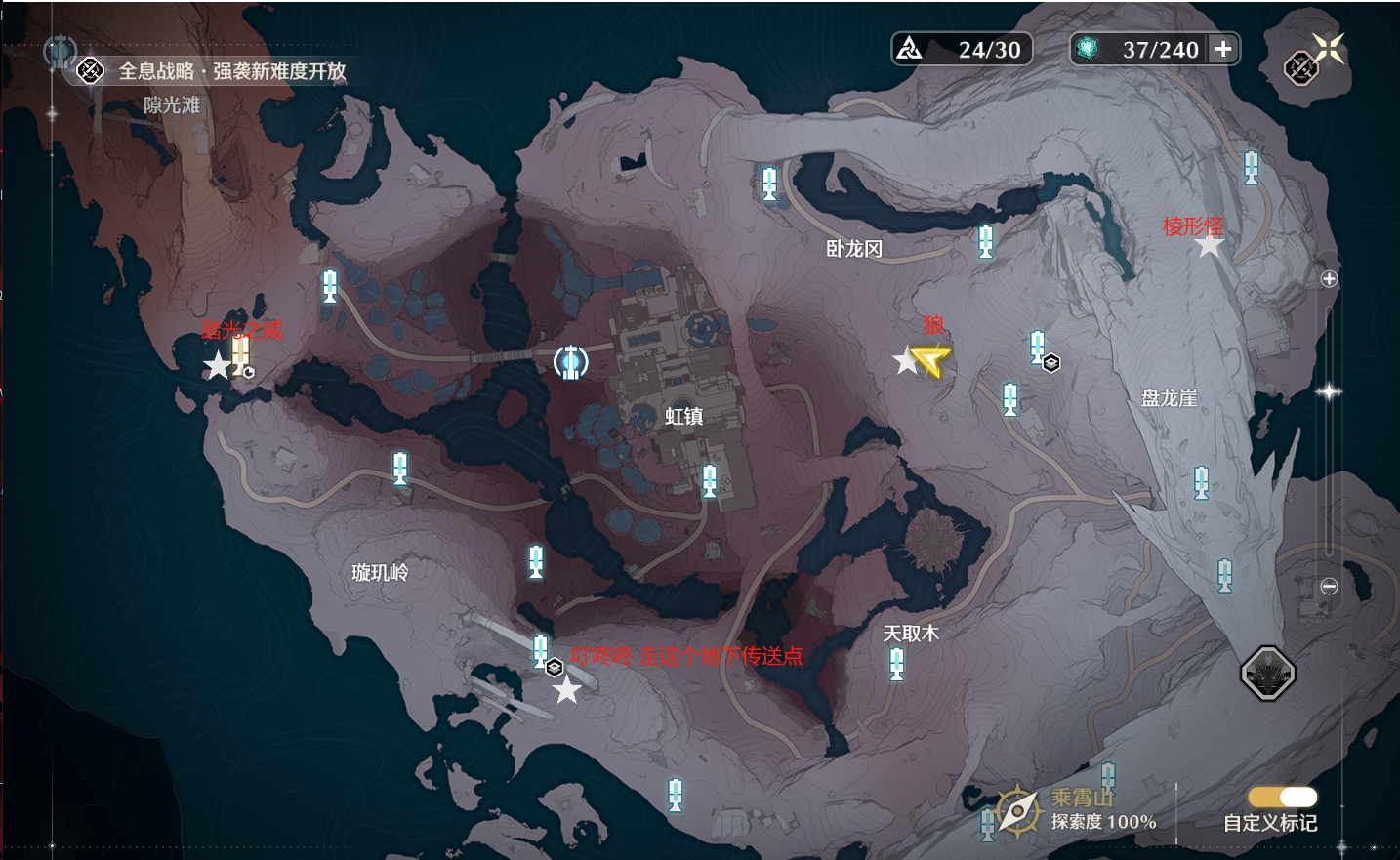Click the waveplate icon showing 24/30
This screenshot has height=860, width=1400.
point(910,47)
